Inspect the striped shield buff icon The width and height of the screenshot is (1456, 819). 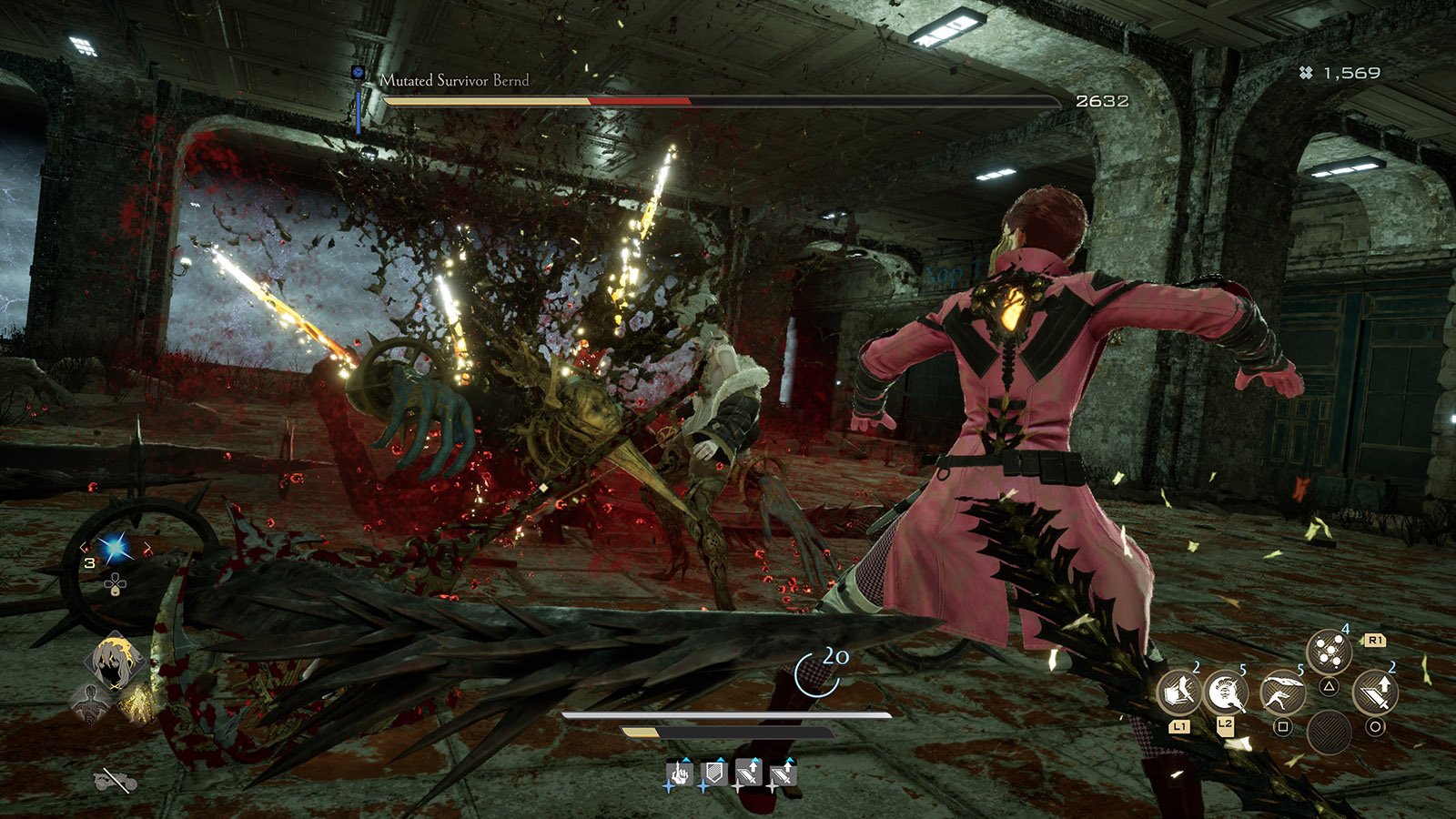[713, 774]
